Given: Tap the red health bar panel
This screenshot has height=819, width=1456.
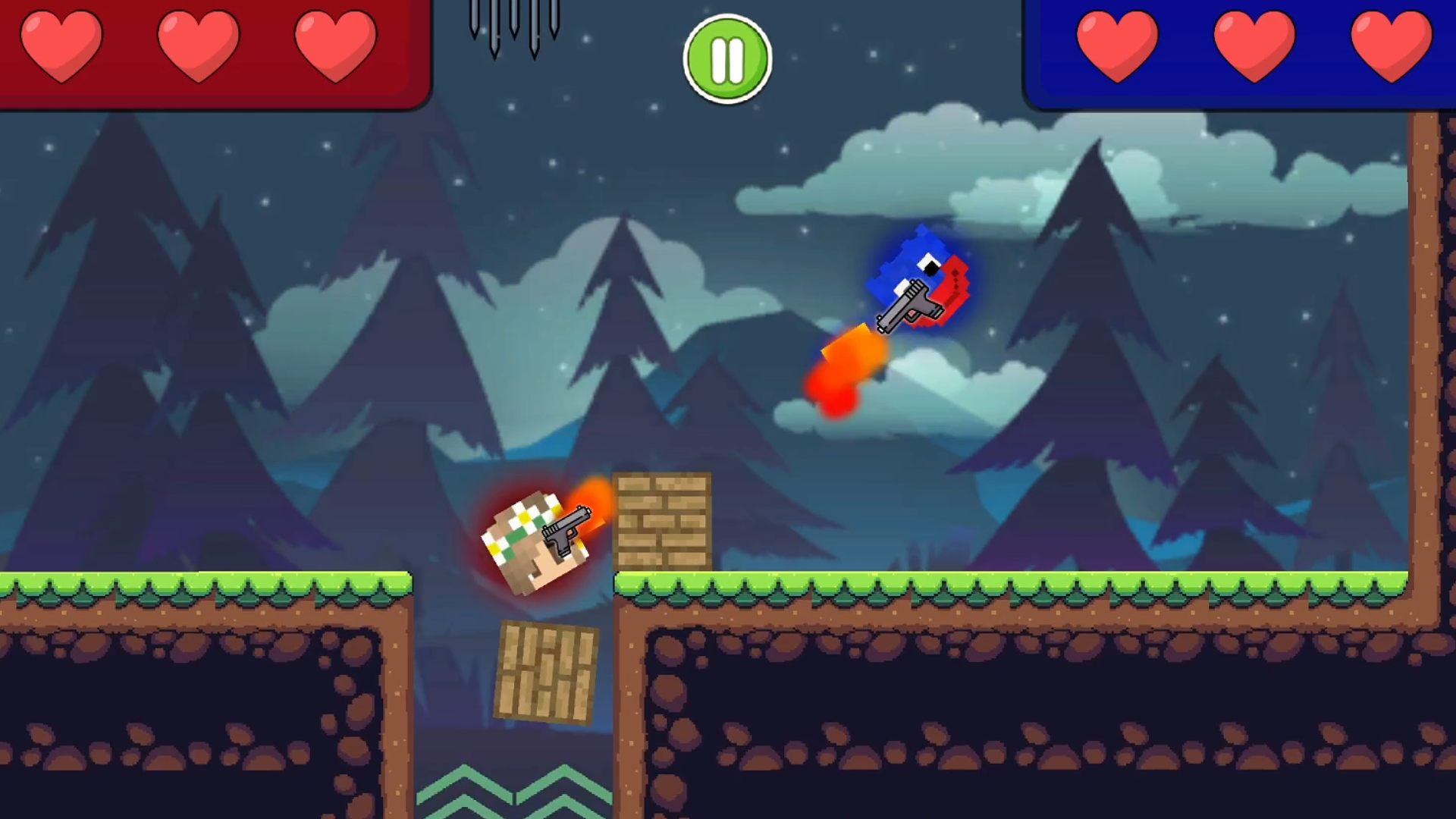Looking at the screenshot, I should coord(212,53).
